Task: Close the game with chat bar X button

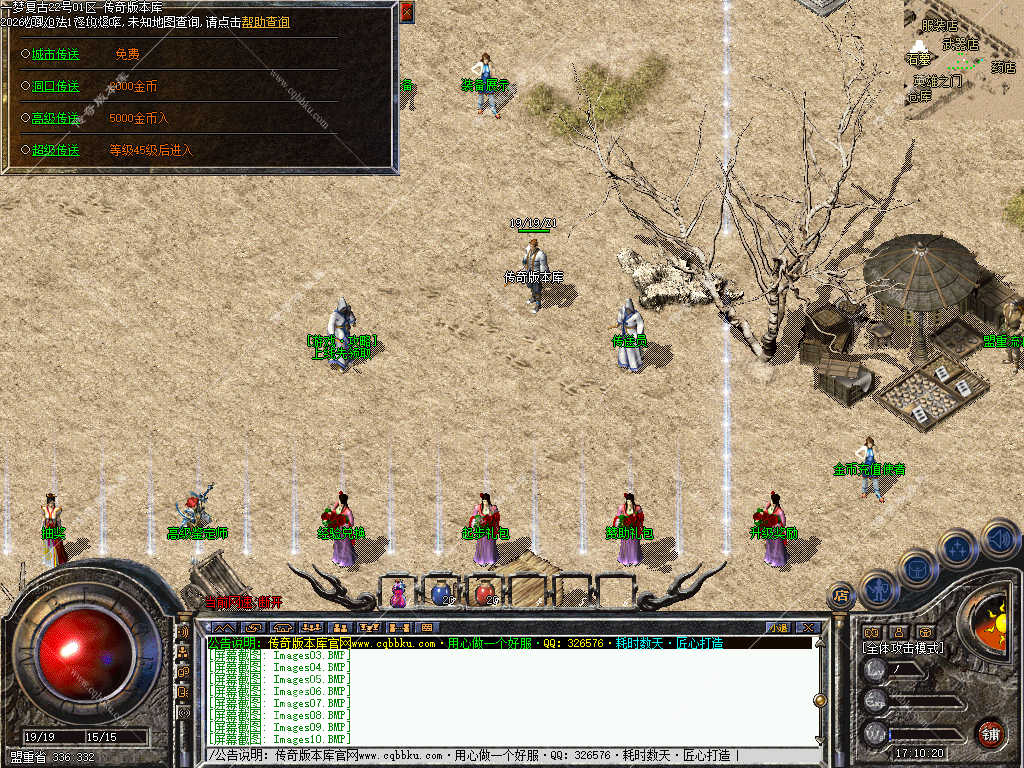Action: (x=808, y=628)
